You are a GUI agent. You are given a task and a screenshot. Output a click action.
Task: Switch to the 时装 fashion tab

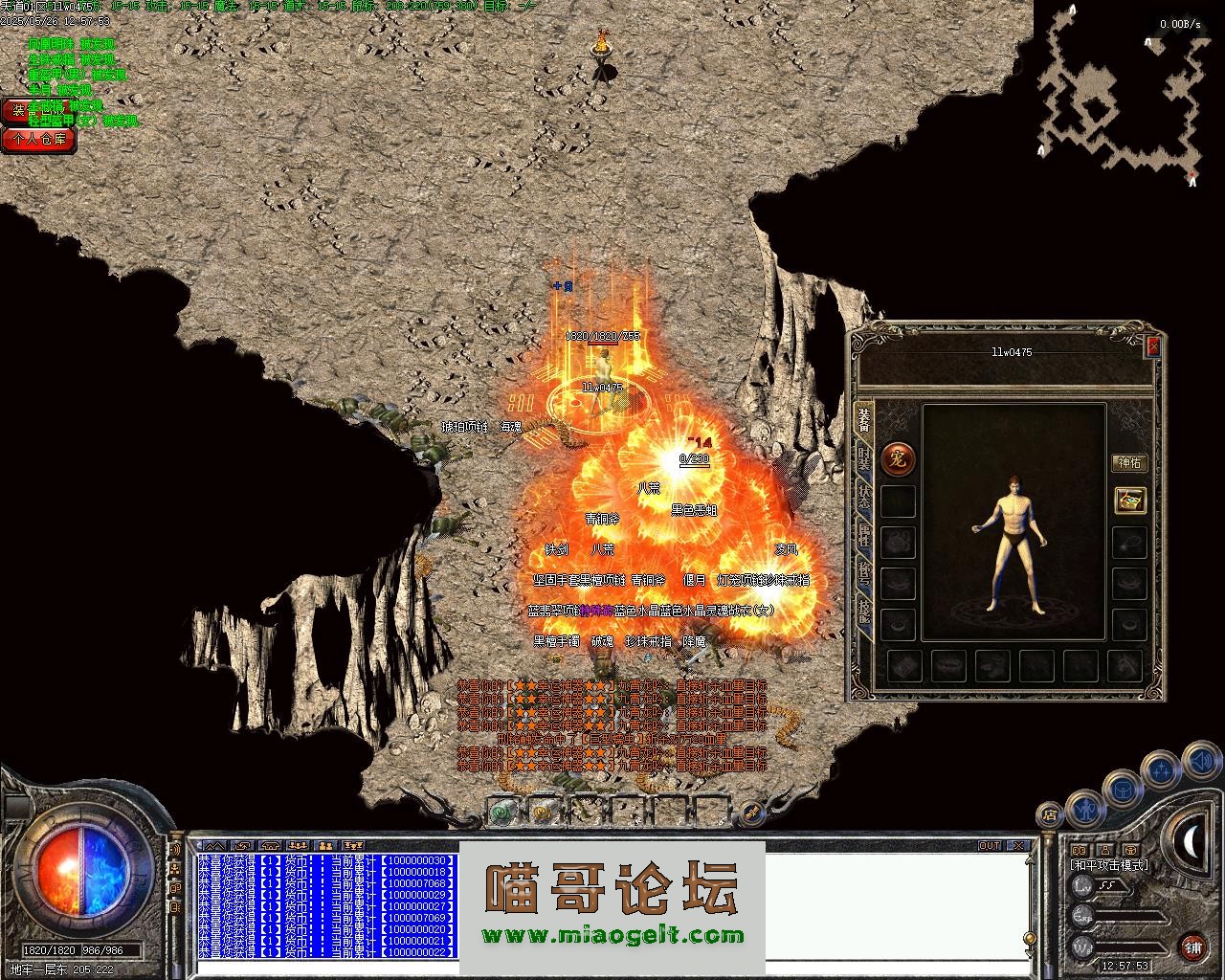tap(864, 461)
